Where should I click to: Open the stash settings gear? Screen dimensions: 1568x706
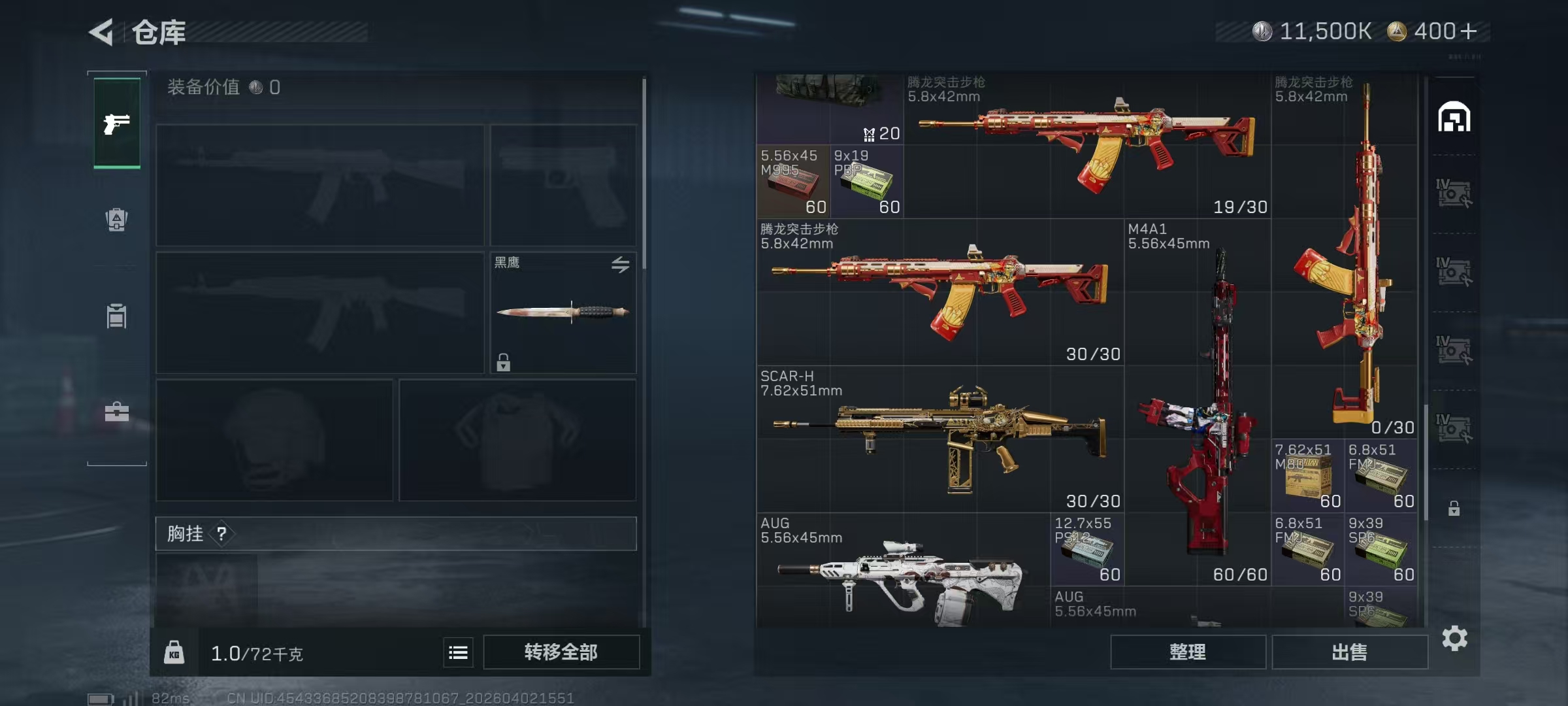(1454, 639)
